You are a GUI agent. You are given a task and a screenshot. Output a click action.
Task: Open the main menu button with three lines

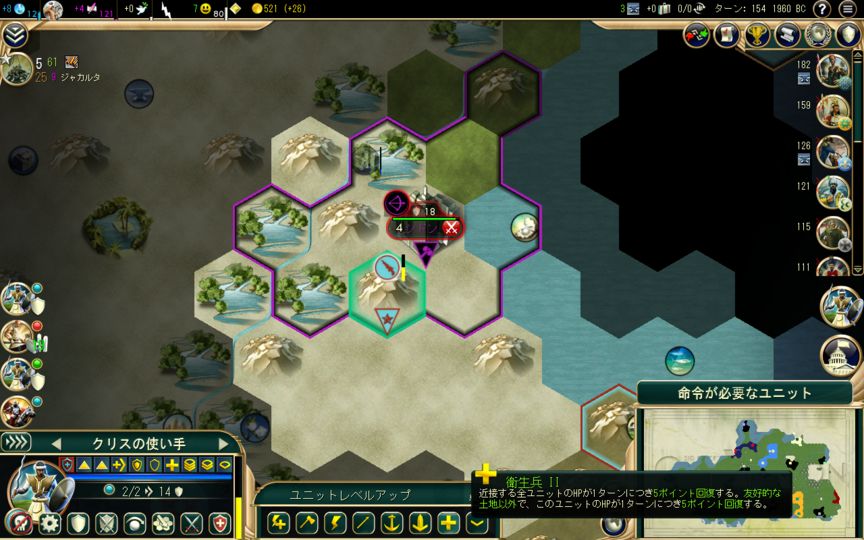[x=847, y=9]
